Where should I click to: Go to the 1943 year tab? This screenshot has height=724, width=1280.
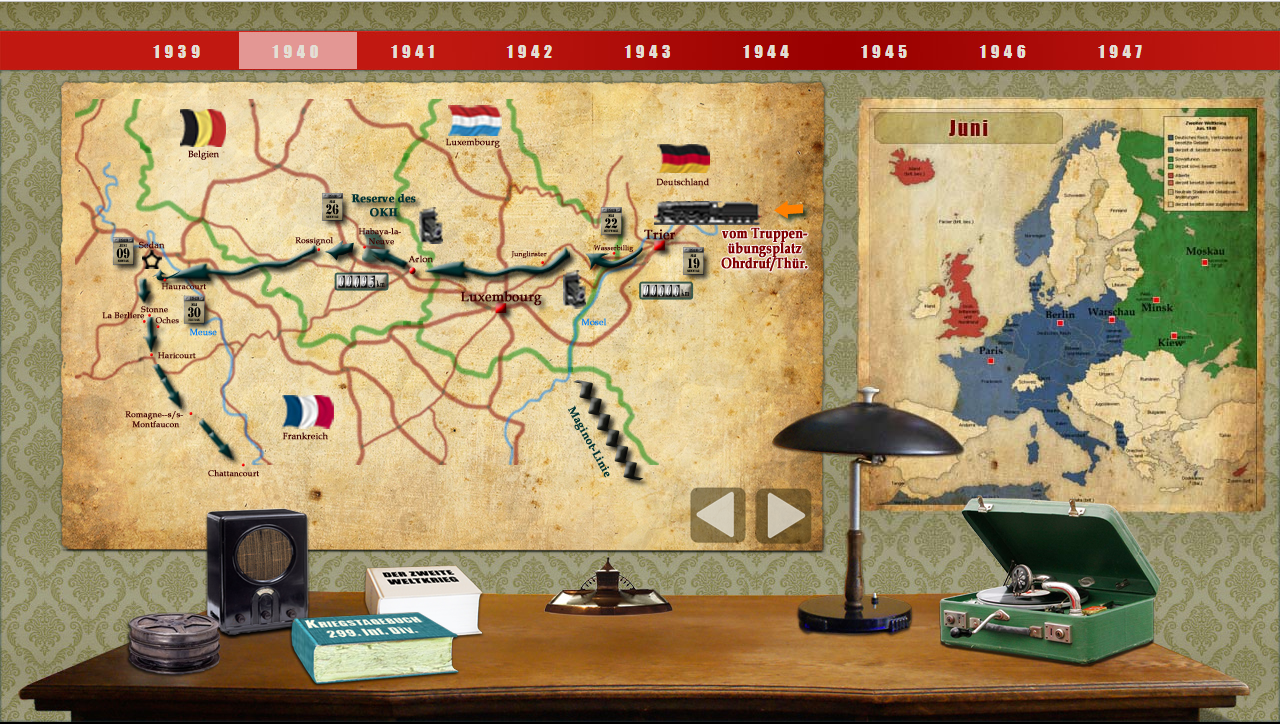click(648, 52)
